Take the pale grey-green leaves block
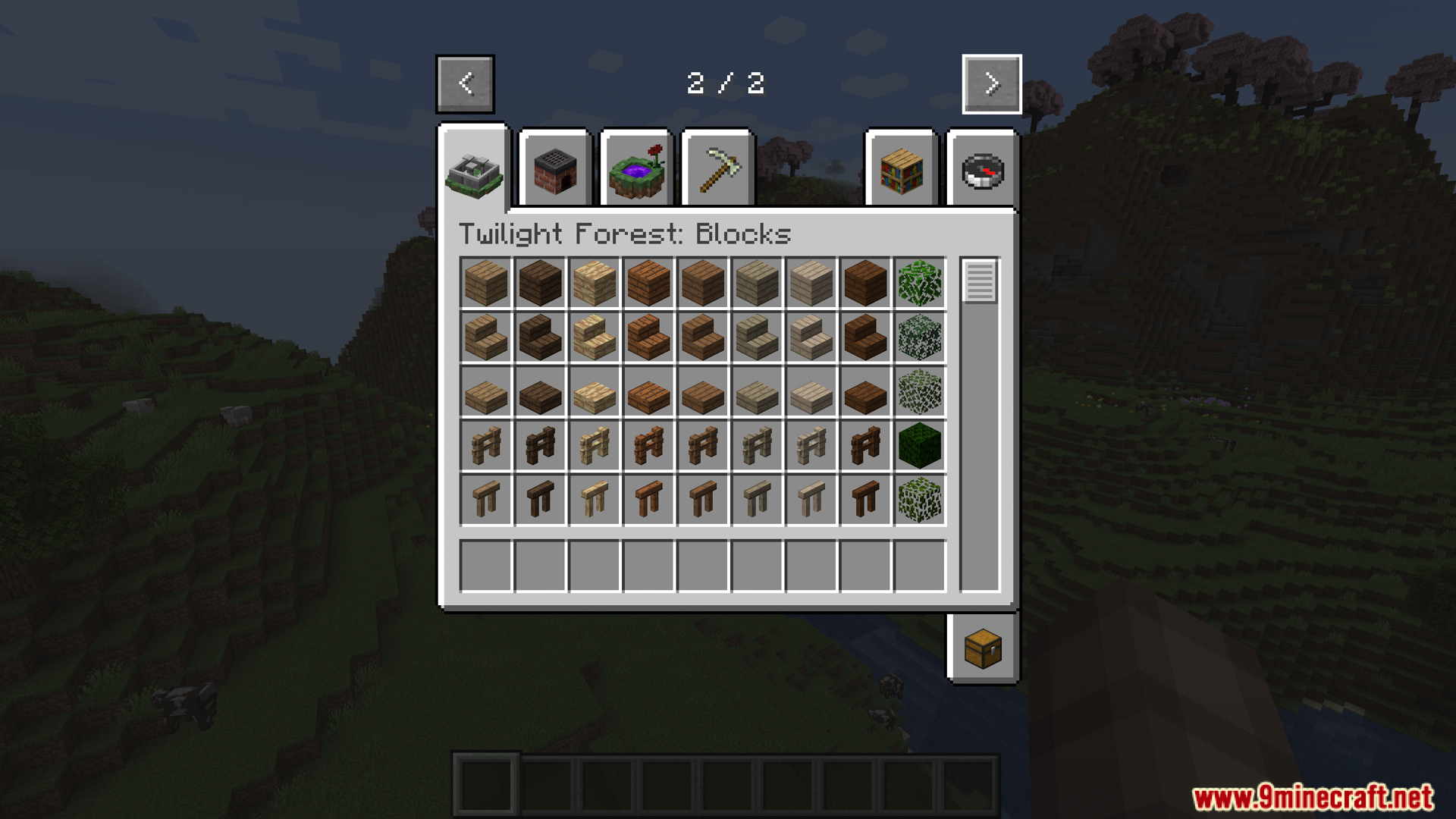Viewport: 1456px width, 819px height. point(919,391)
